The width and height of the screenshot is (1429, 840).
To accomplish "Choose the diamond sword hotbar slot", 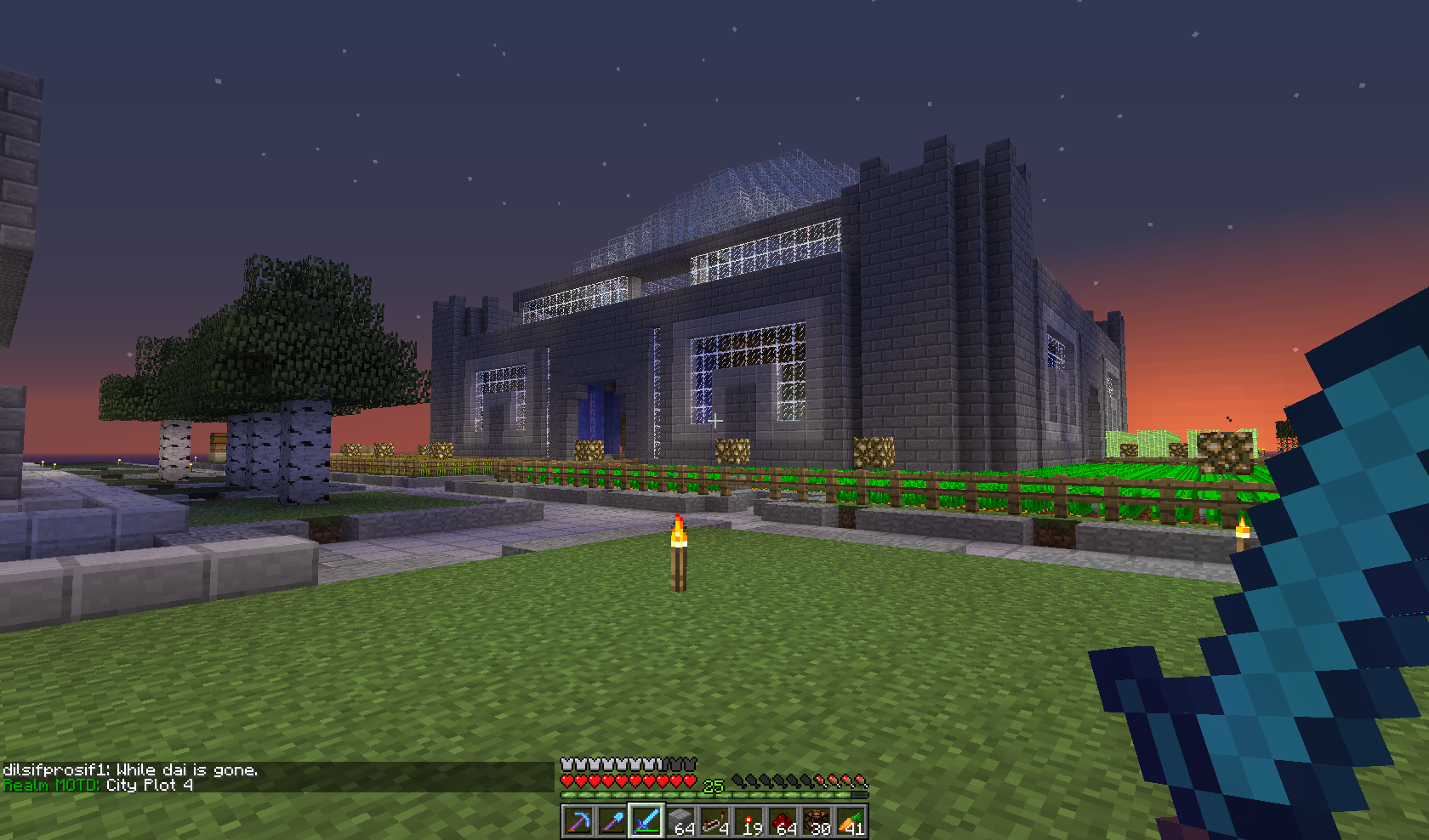I will click(x=646, y=821).
